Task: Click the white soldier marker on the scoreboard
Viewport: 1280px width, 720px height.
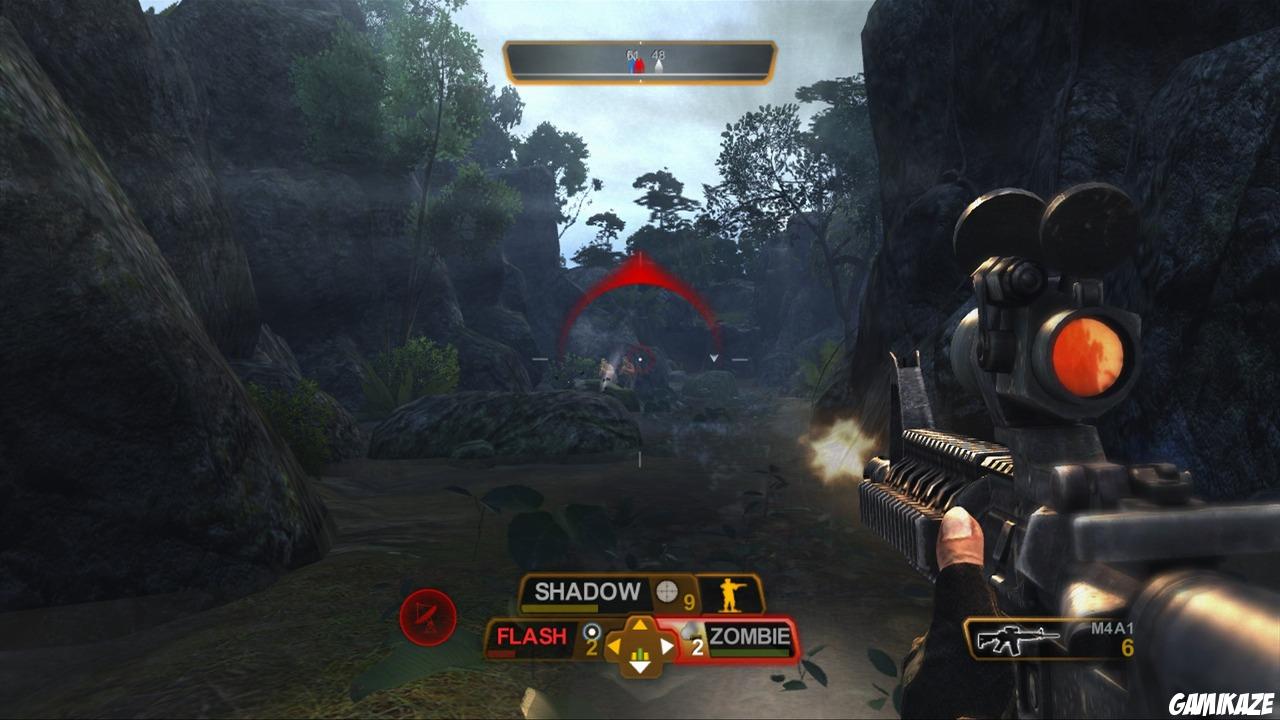Action: pyautogui.click(x=659, y=66)
